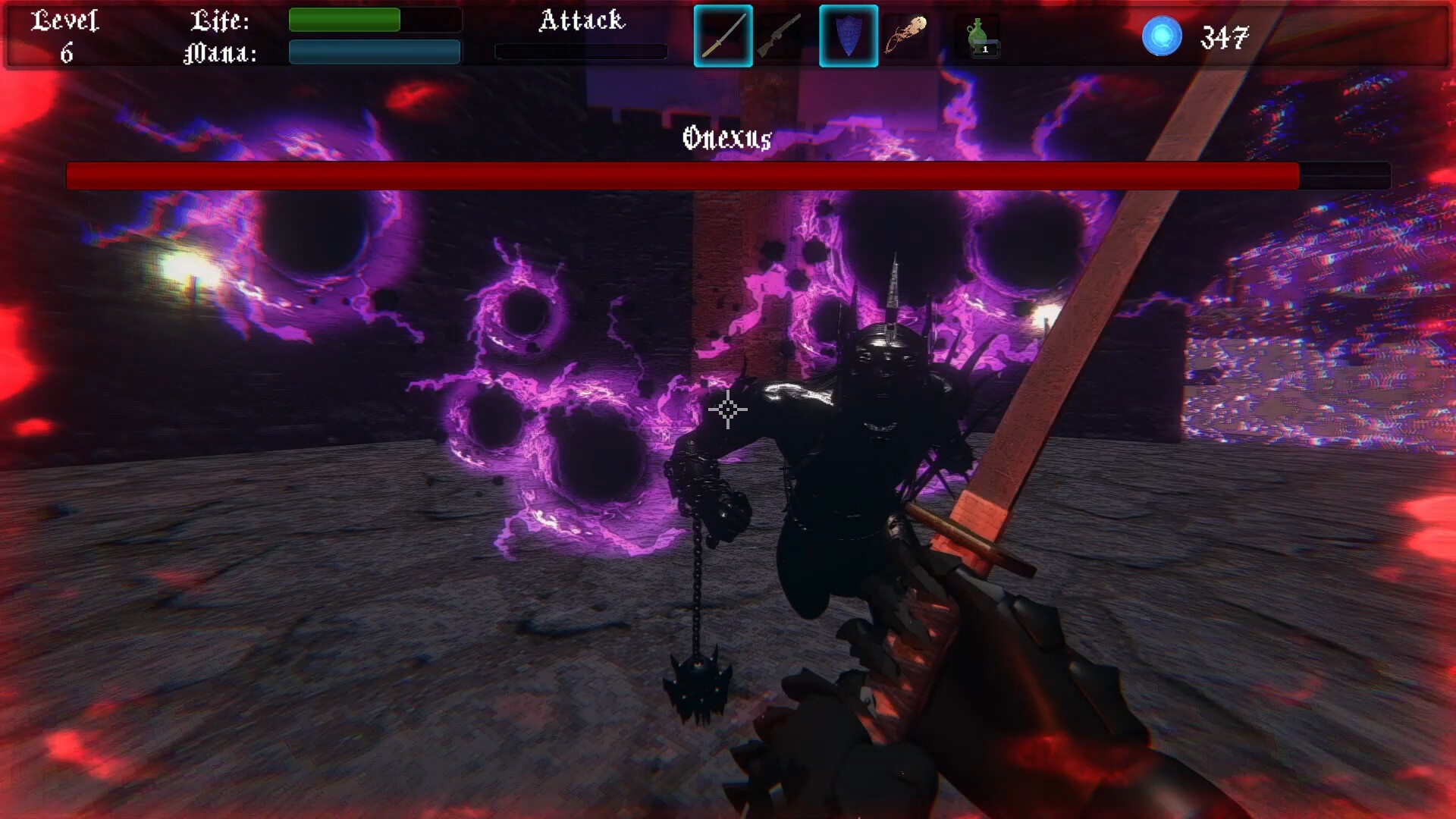Click the potion quantity badge showing 1
The height and width of the screenshot is (819, 1456).
point(986,48)
